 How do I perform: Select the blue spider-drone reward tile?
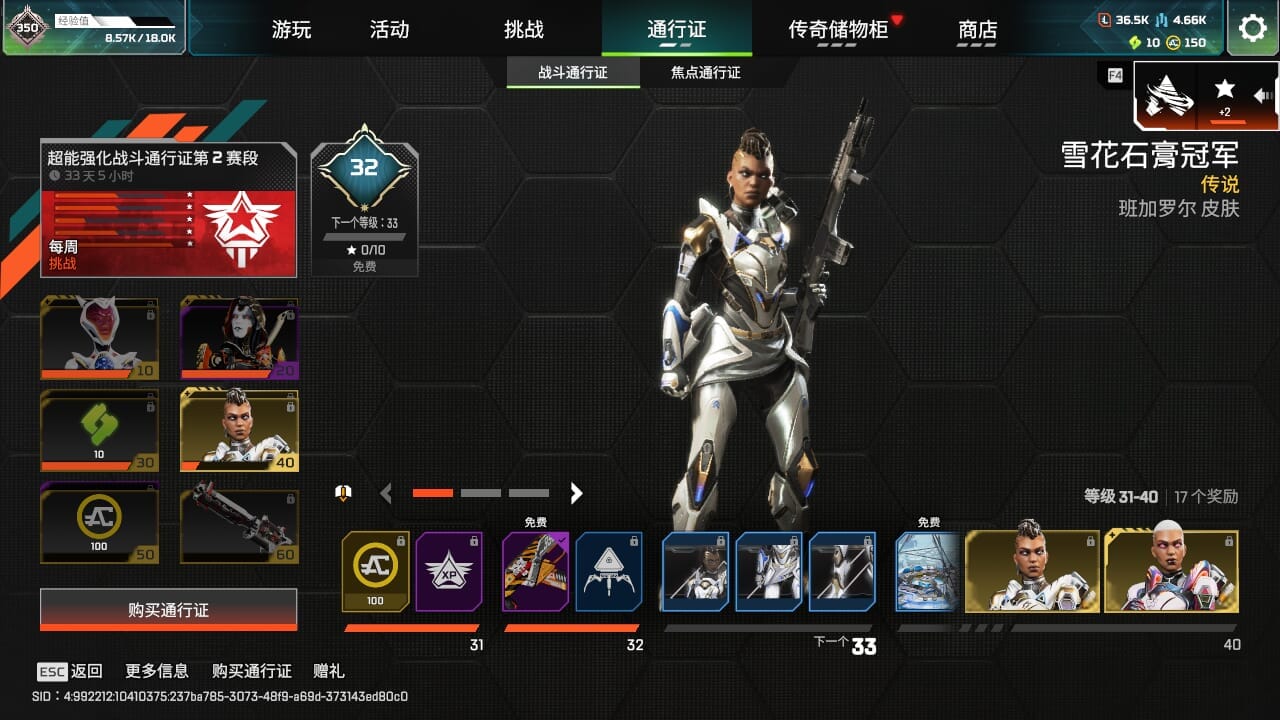click(x=609, y=571)
